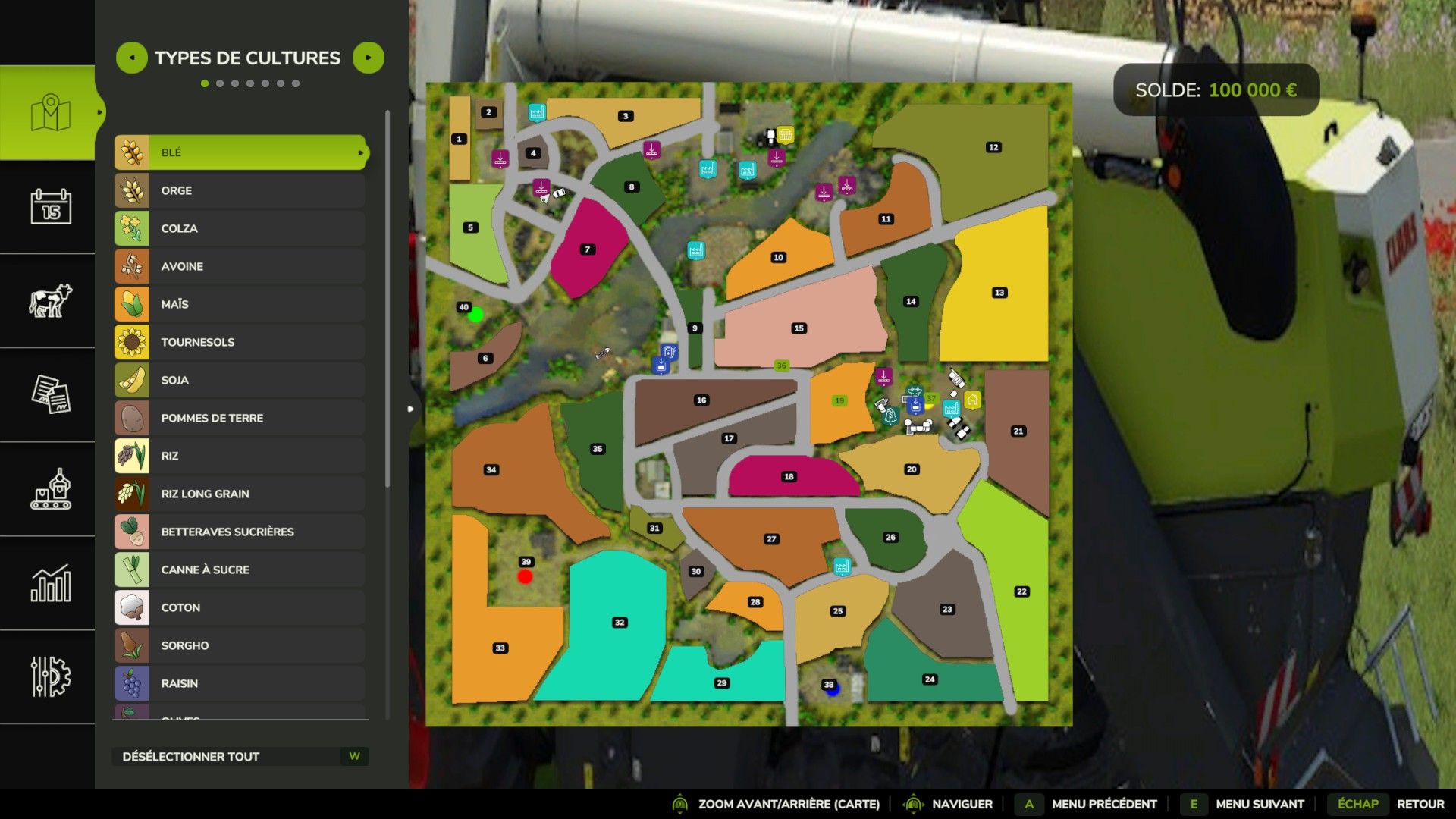The height and width of the screenshot is (819, 1456).
Task: Toggle Colza in the crop list
Action: 240,228
